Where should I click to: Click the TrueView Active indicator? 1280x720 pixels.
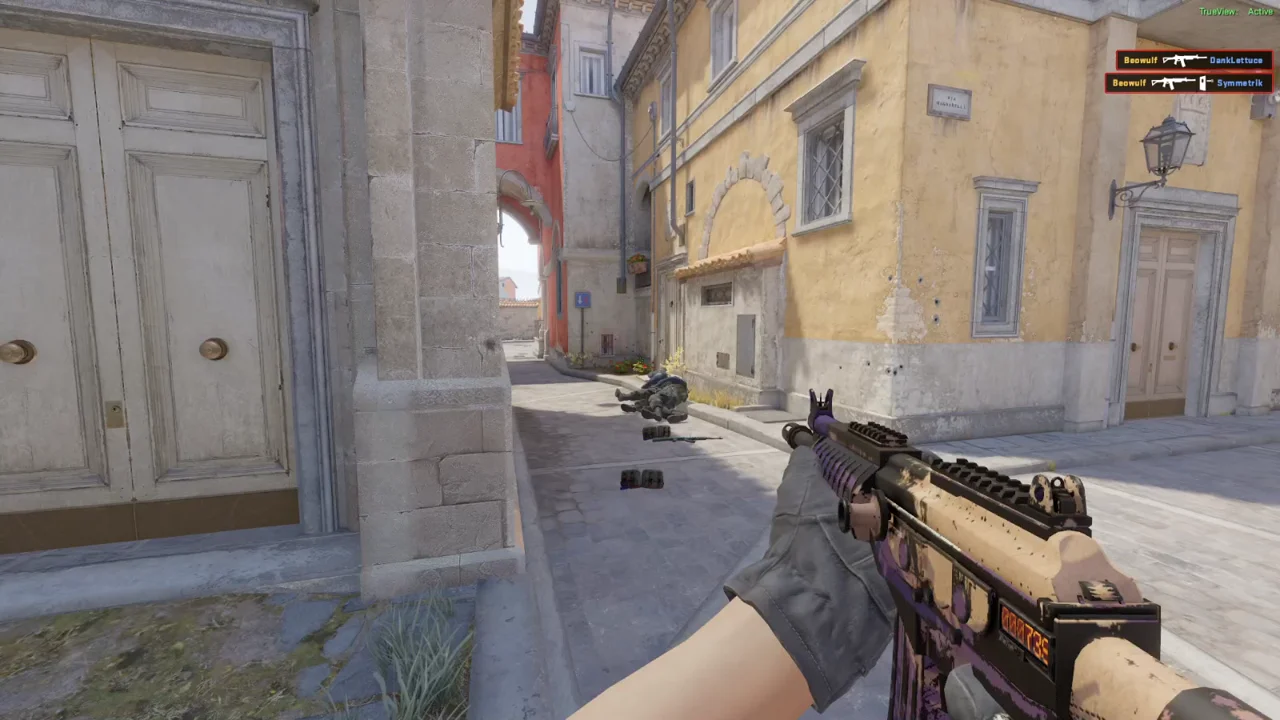click(1236, 12)
